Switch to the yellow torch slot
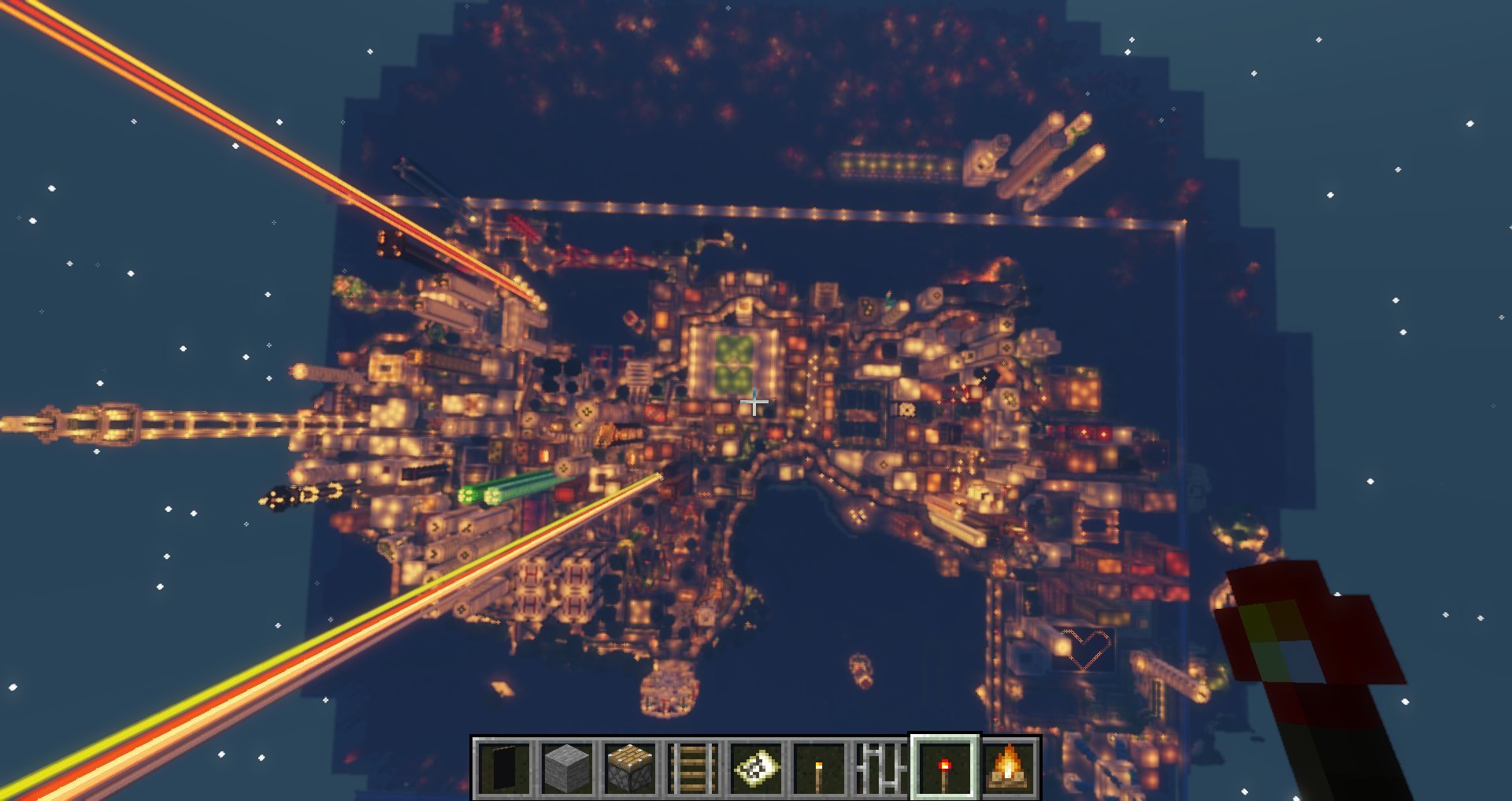 coord(819,767)
